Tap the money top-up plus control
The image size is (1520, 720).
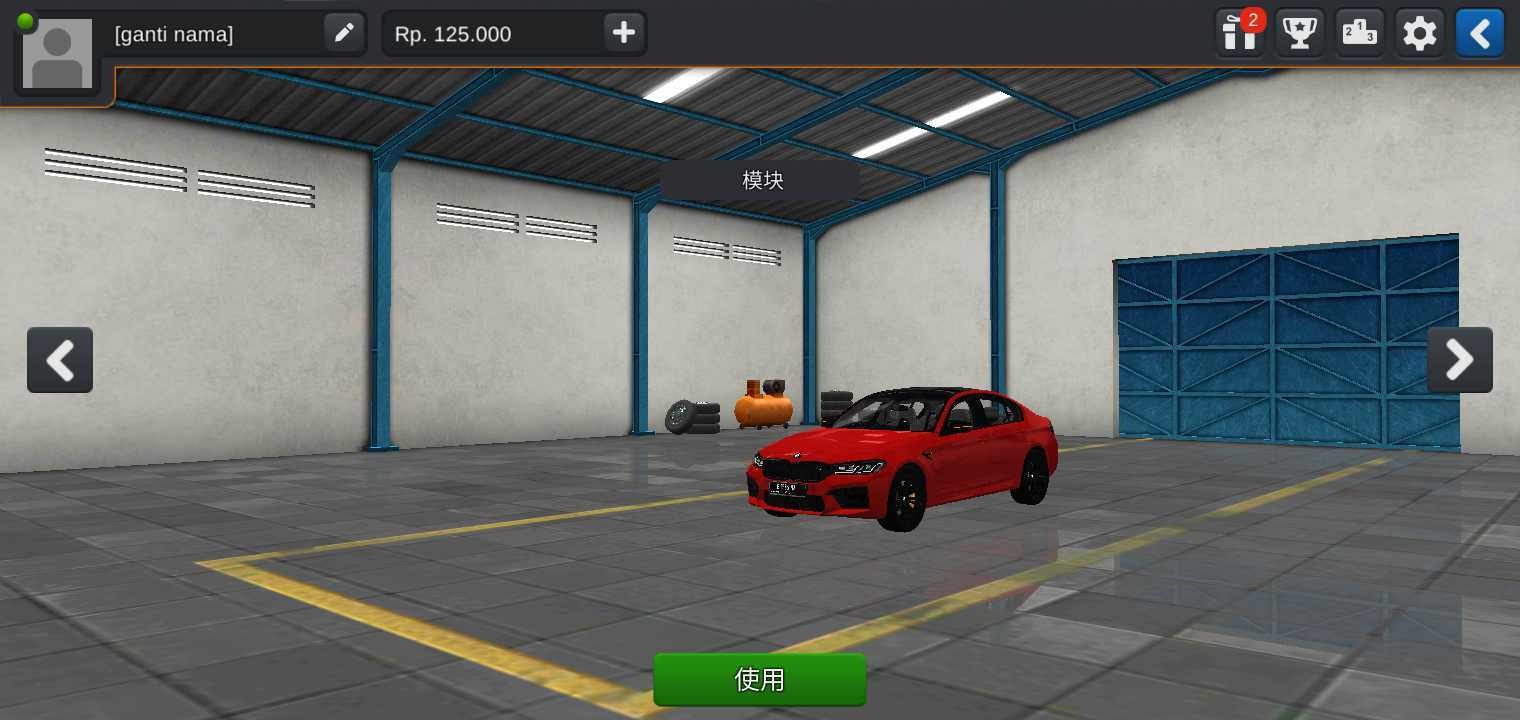(x=622, y=32)
